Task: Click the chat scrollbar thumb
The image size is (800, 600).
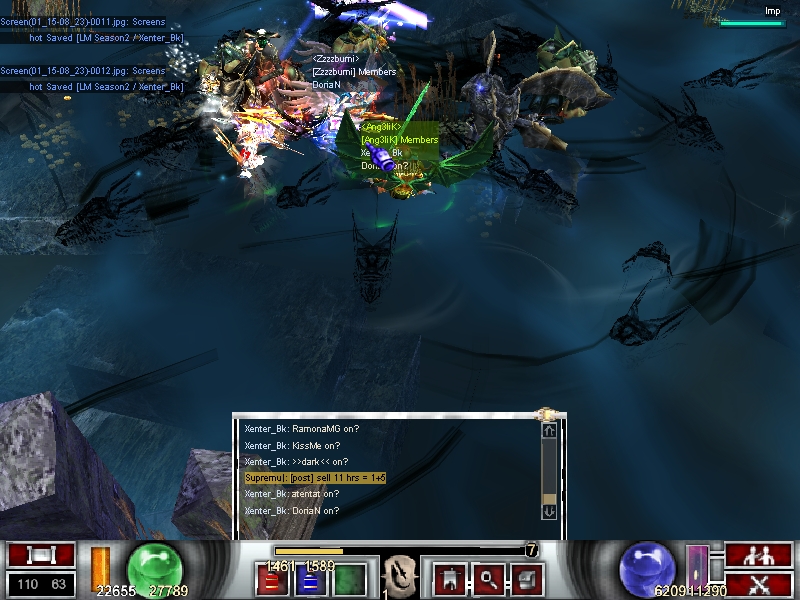Action: click(549, 497)
